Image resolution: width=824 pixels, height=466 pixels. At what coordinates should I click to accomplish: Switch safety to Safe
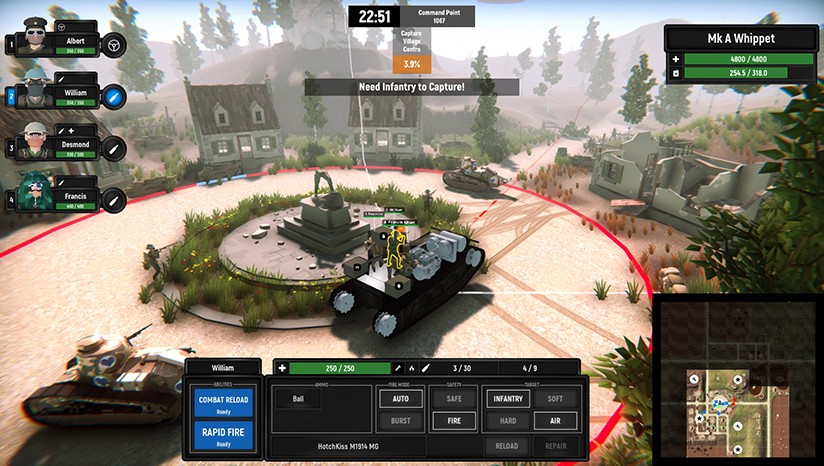[452, 397]
